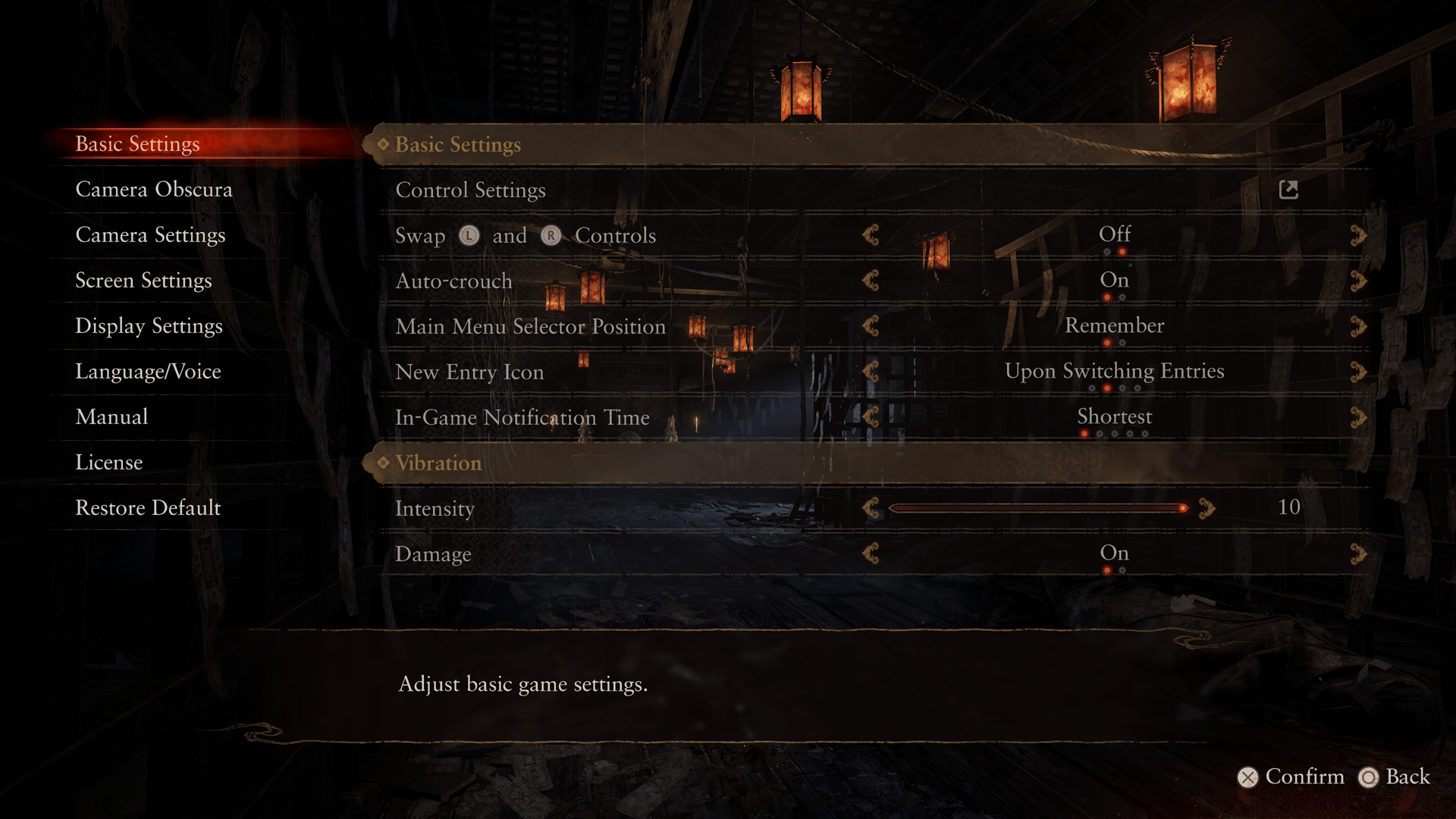Select the In-Game Notification Time row
The height and width of the screenshot is (819, 1456).
(522, 418)
